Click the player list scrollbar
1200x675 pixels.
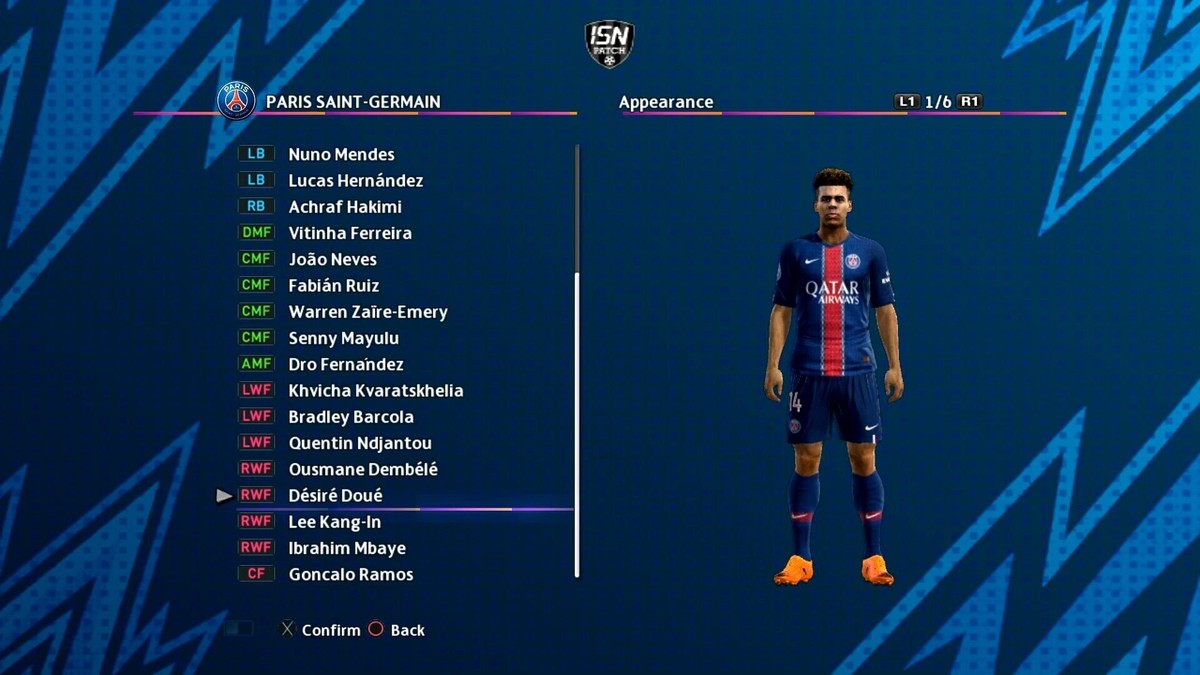(x=577, y=420)
